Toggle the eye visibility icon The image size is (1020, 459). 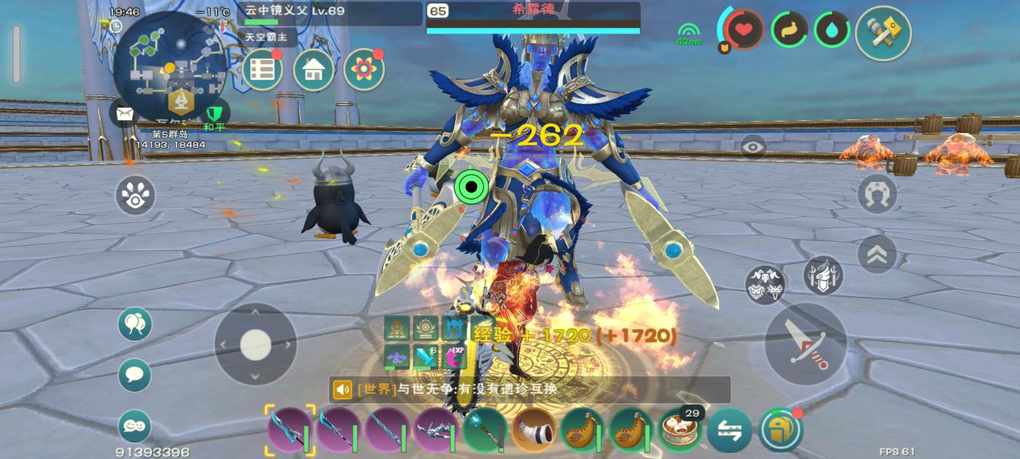(x=753, y=147)
